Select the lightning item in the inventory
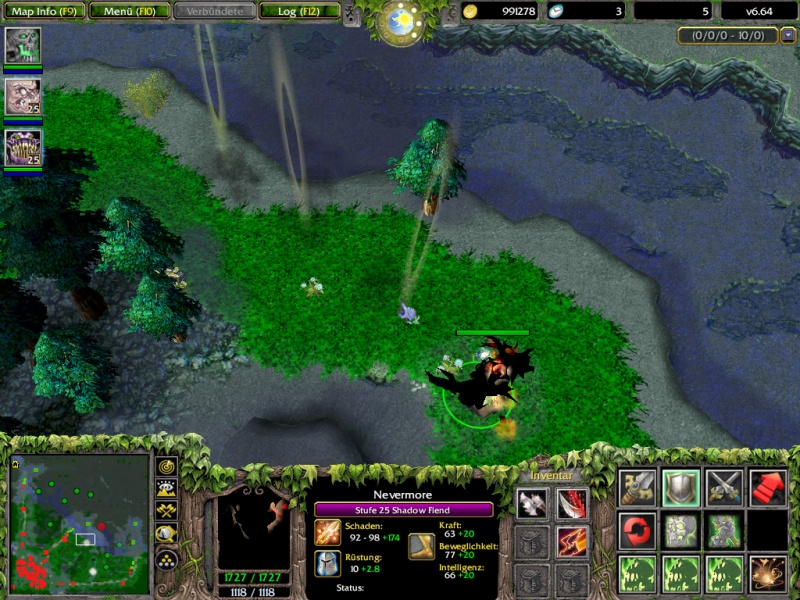Screen dimensions: 800x600 [572, 541]
